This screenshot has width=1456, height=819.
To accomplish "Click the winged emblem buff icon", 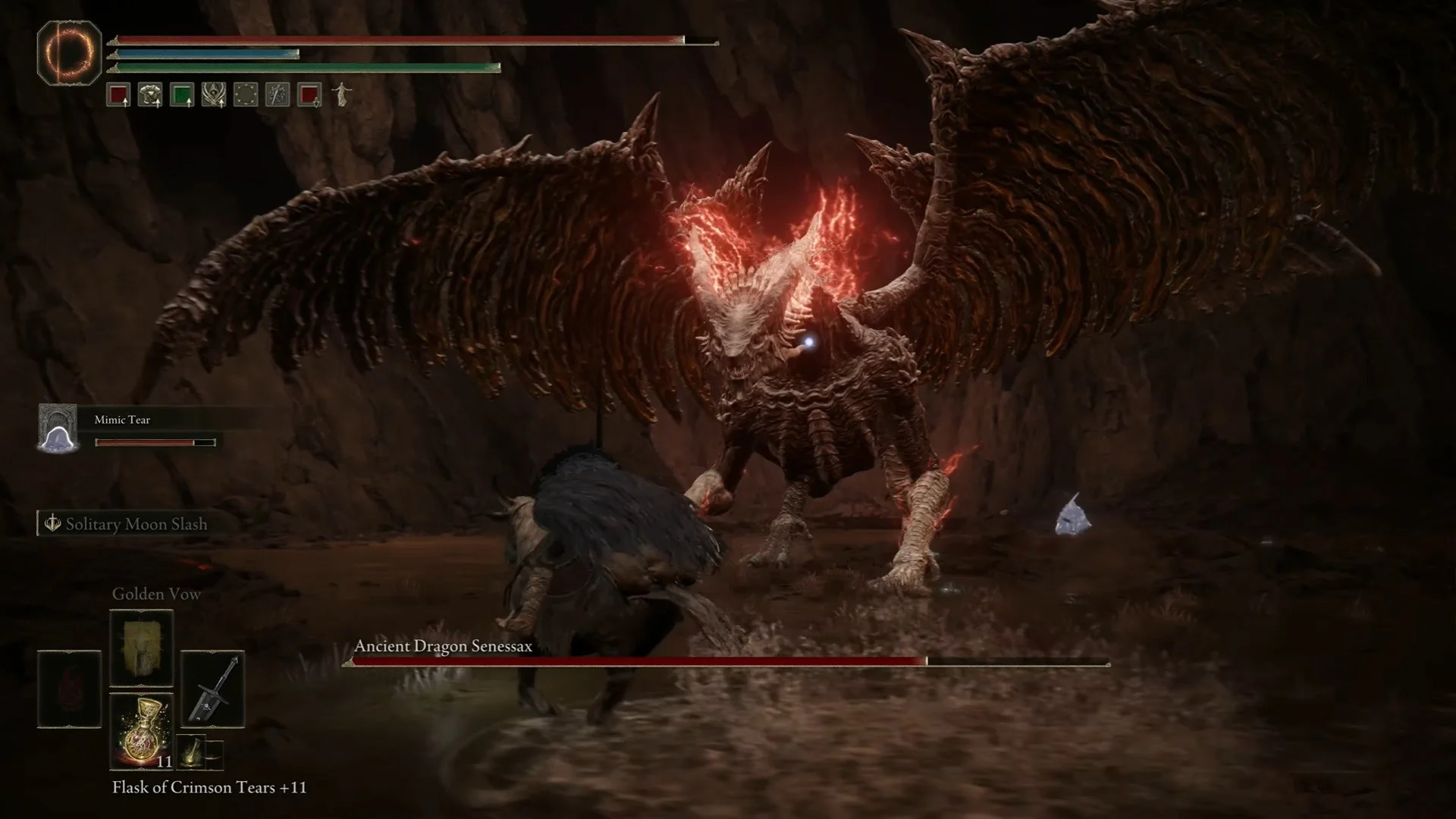I will coord(214,96).
